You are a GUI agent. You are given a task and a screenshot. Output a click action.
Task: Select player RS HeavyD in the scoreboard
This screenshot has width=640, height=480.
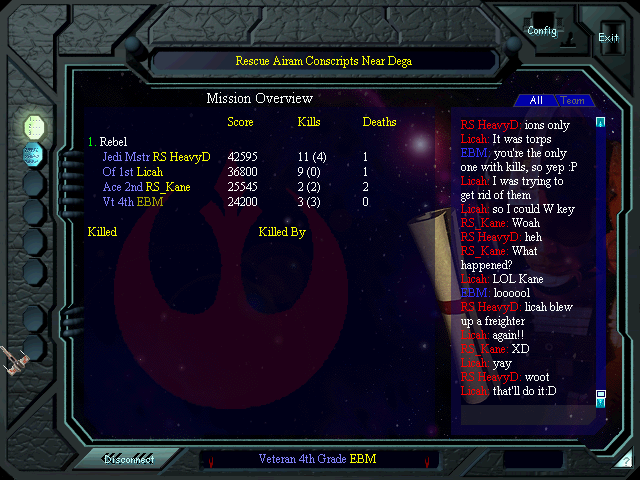click(182, 157)
